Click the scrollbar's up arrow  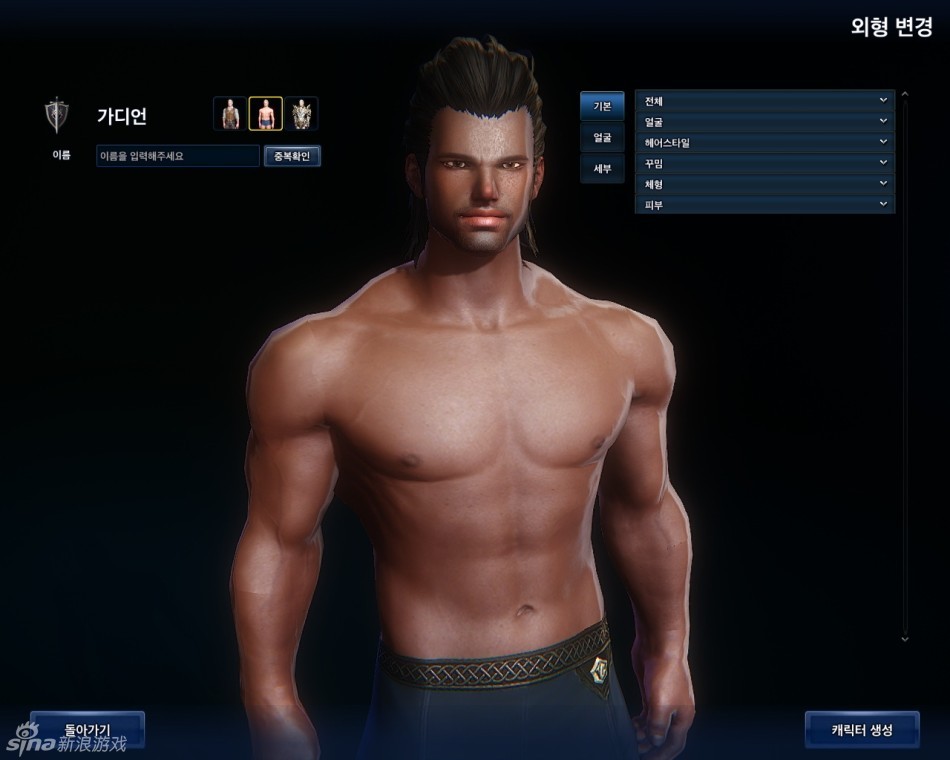click(904, 95)
